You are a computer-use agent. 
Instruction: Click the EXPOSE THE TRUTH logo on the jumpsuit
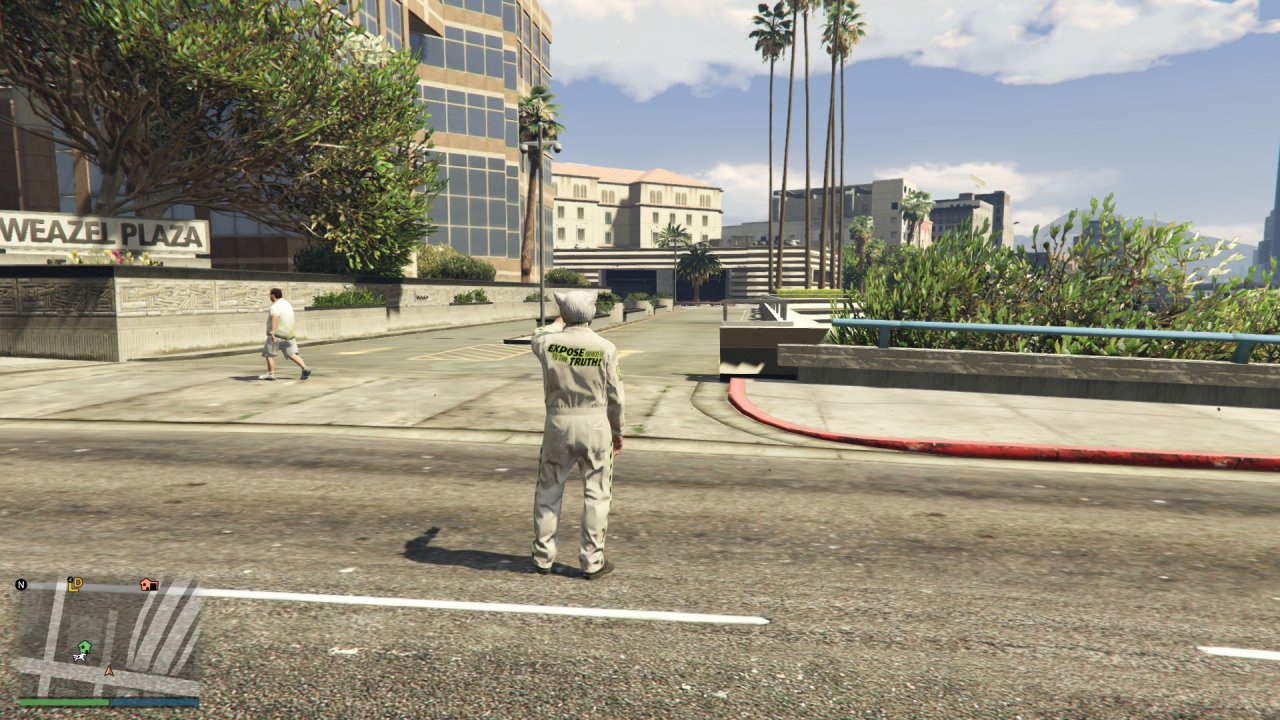coord(575,354)
